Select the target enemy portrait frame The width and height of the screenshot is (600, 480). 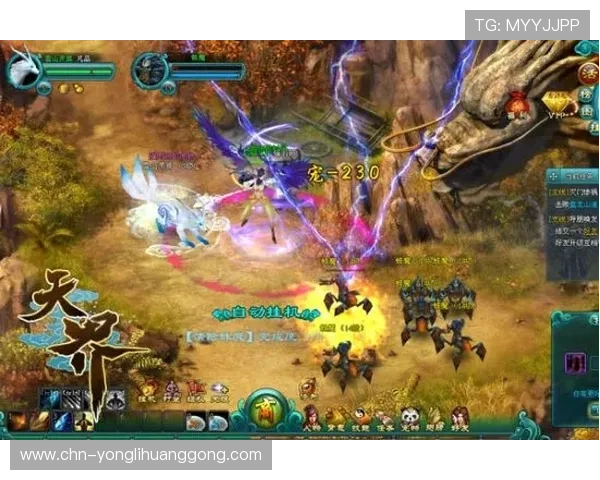(148, 68)
